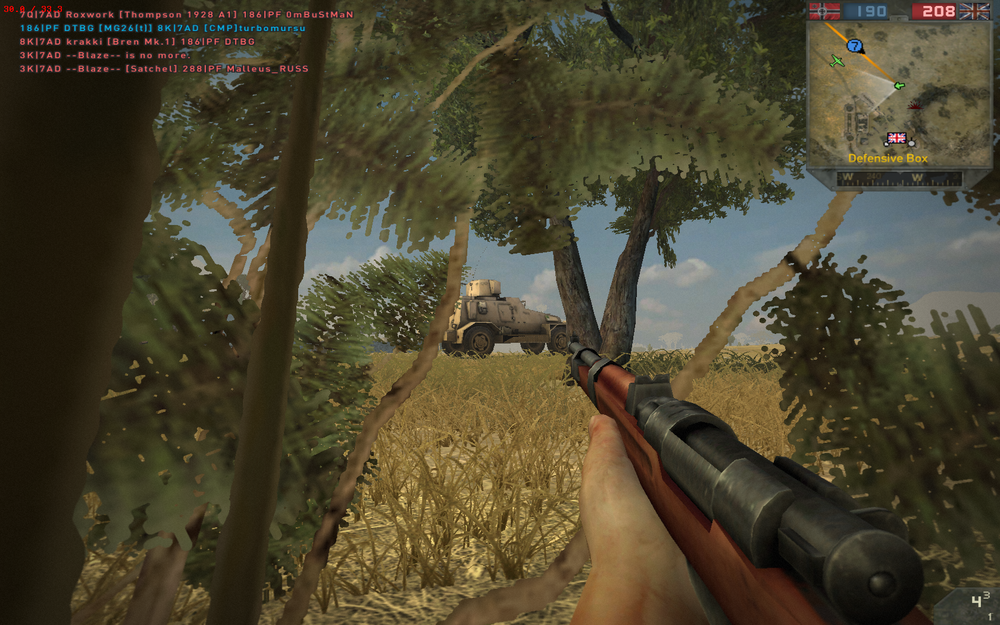The height and width of the screenshot is (625, 1000).
Task: Select the Defensive Box control point flag
Action: [x=896, y=138]
